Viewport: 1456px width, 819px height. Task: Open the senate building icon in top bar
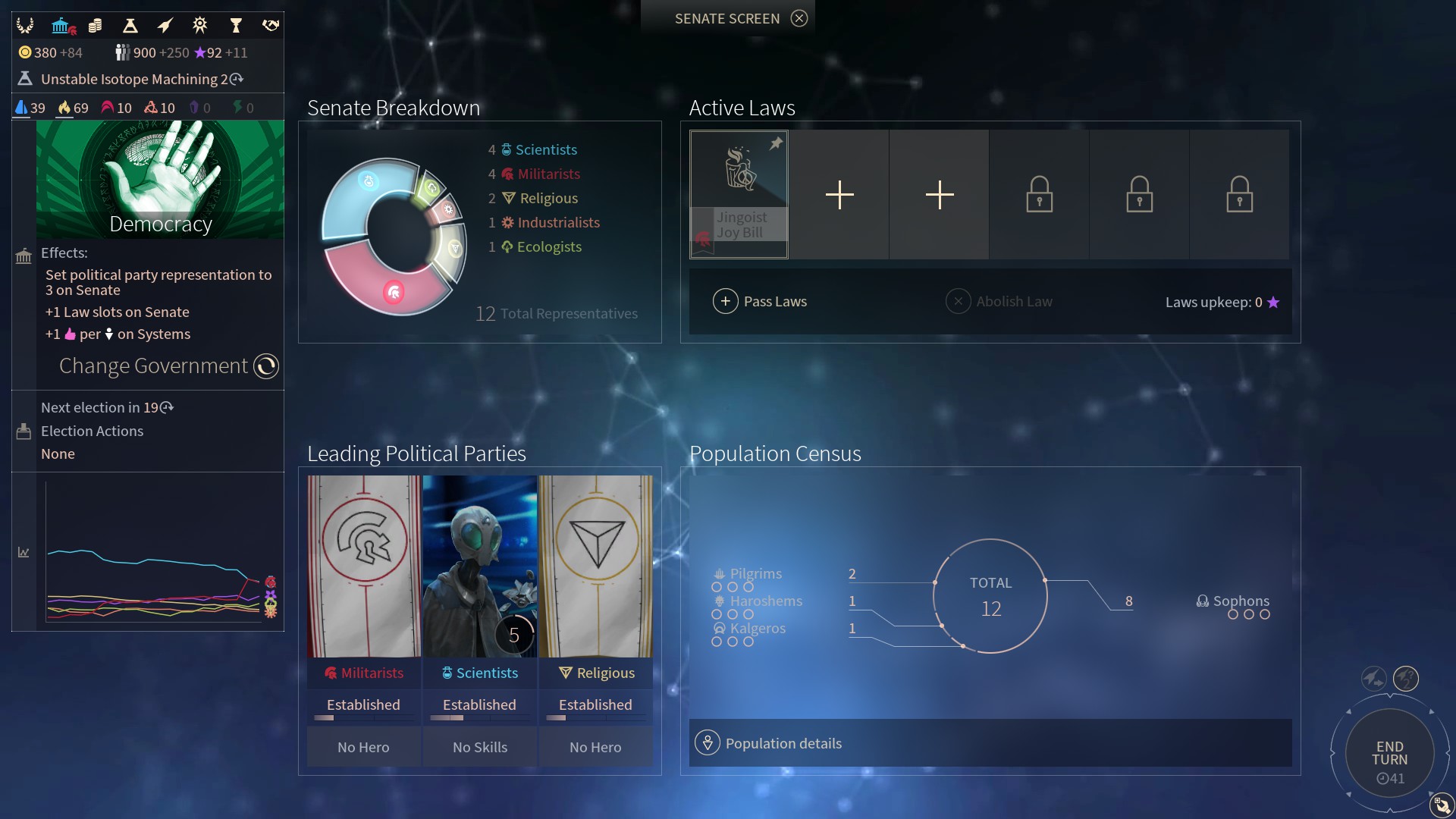pos(61,27)
